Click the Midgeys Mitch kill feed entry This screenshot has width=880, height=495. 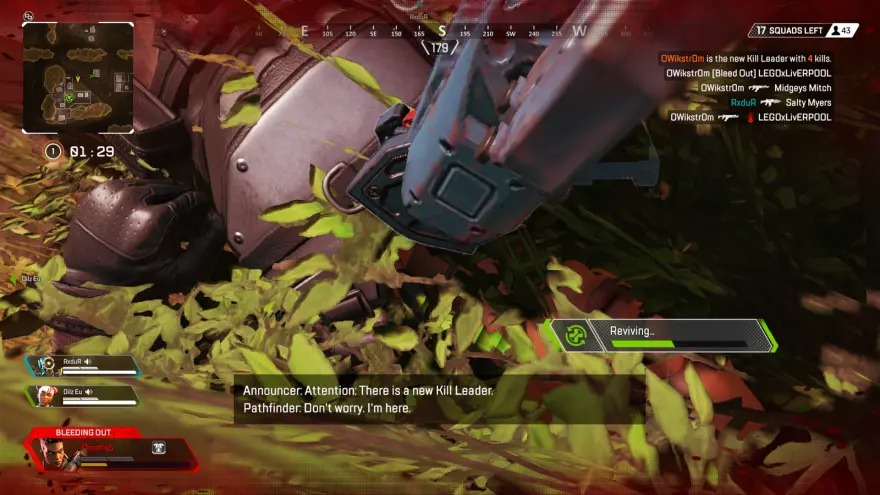point(765,88)
